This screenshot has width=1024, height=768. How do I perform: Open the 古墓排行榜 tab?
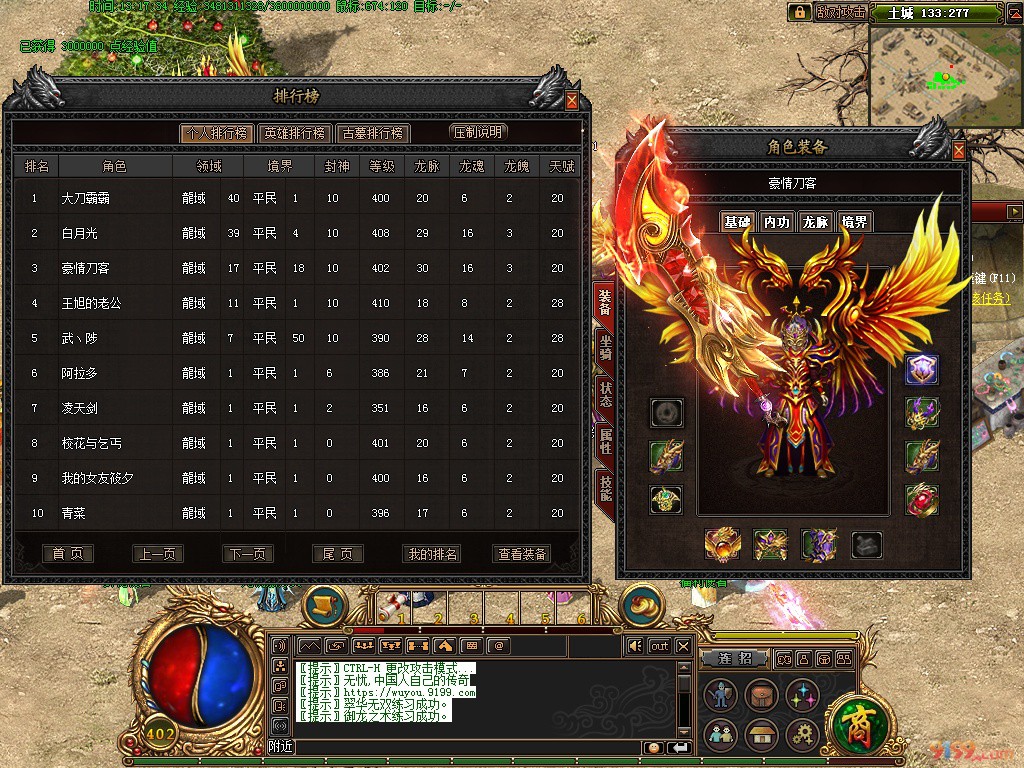click(x=372, y=133)
